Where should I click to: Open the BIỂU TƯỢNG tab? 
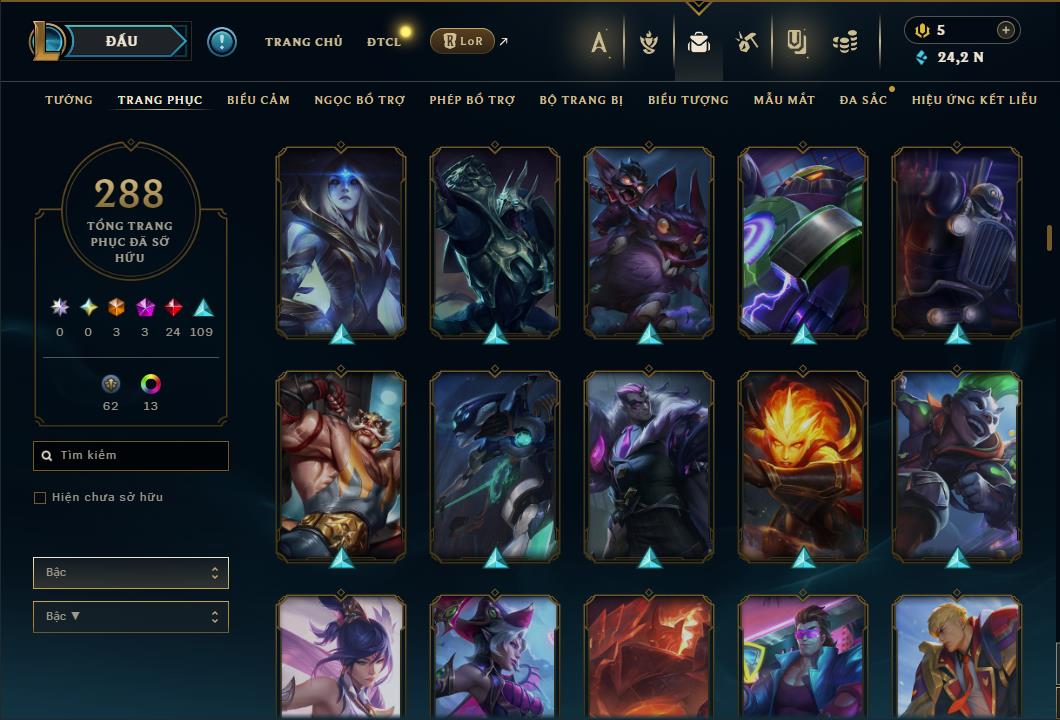(x=688, y=100)
